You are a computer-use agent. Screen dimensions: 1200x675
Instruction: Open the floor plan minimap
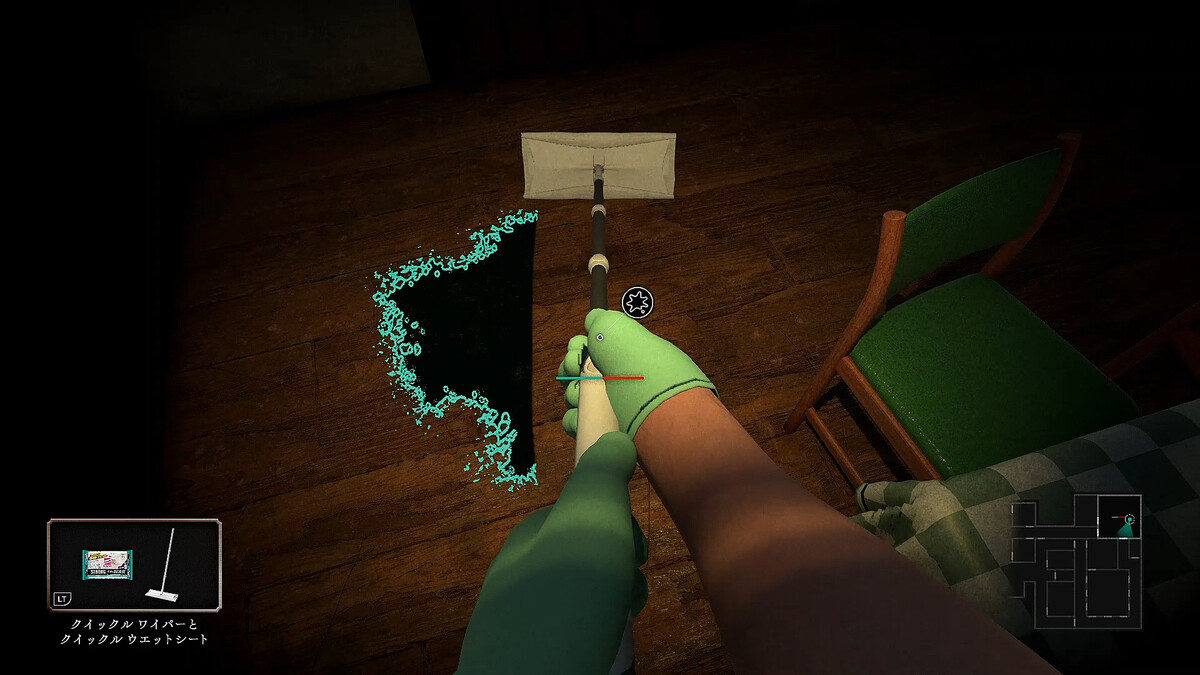coord(1076,561)
